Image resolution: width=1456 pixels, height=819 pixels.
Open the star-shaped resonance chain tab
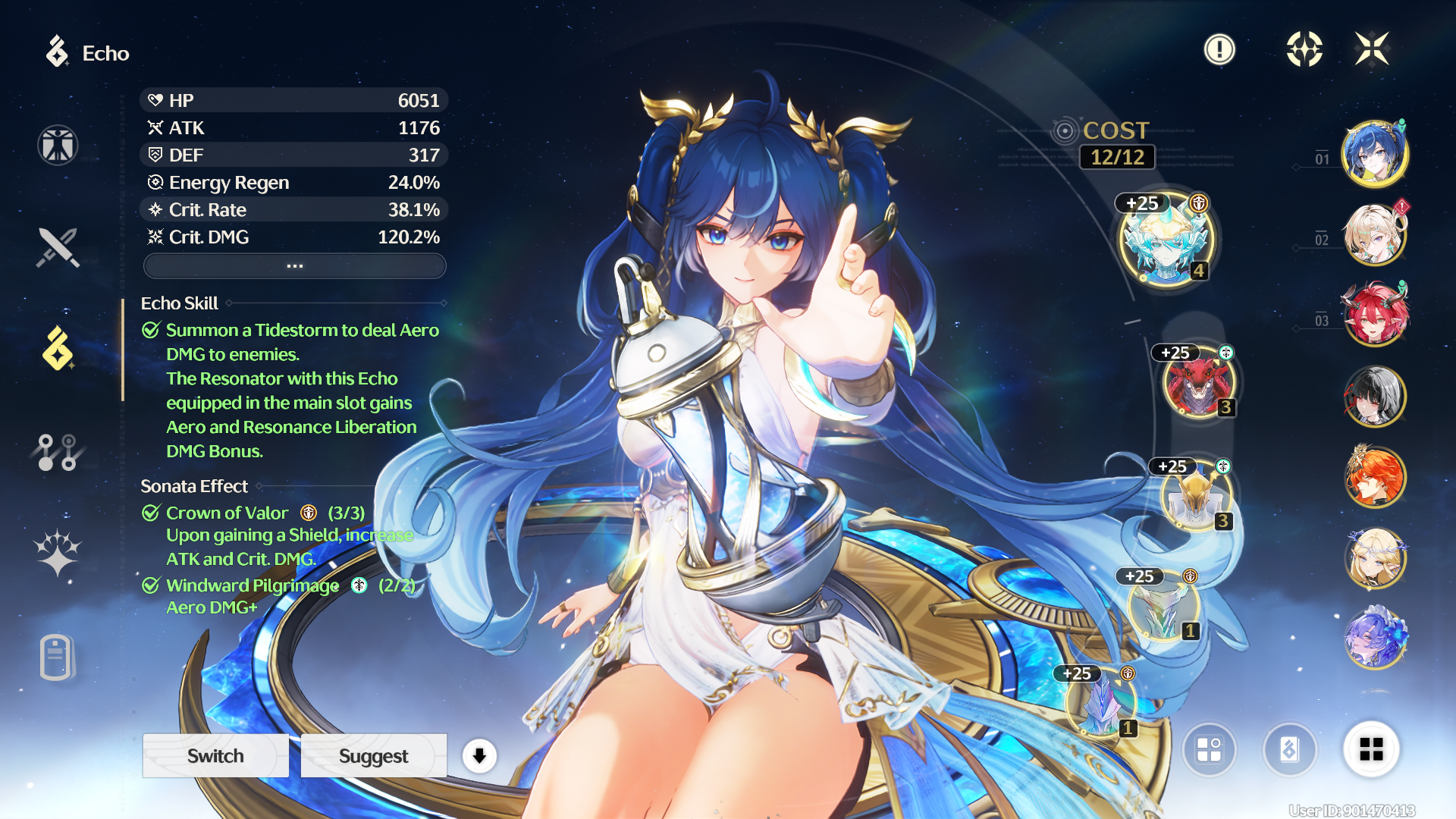point(58,551)
